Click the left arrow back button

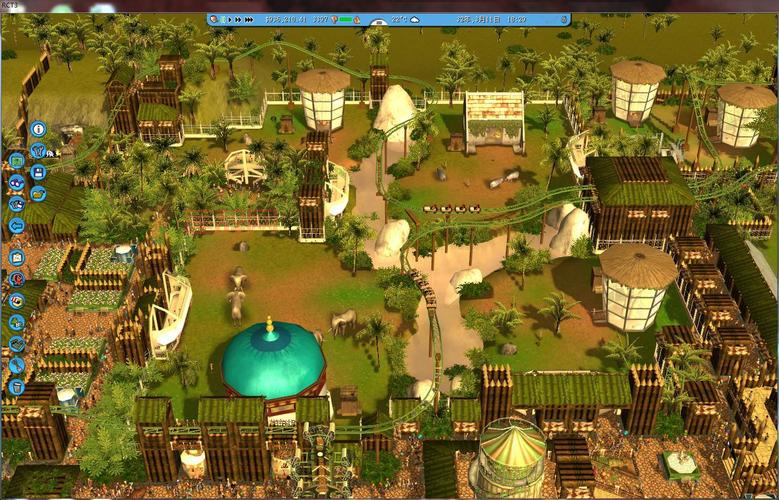coord(16,225)
